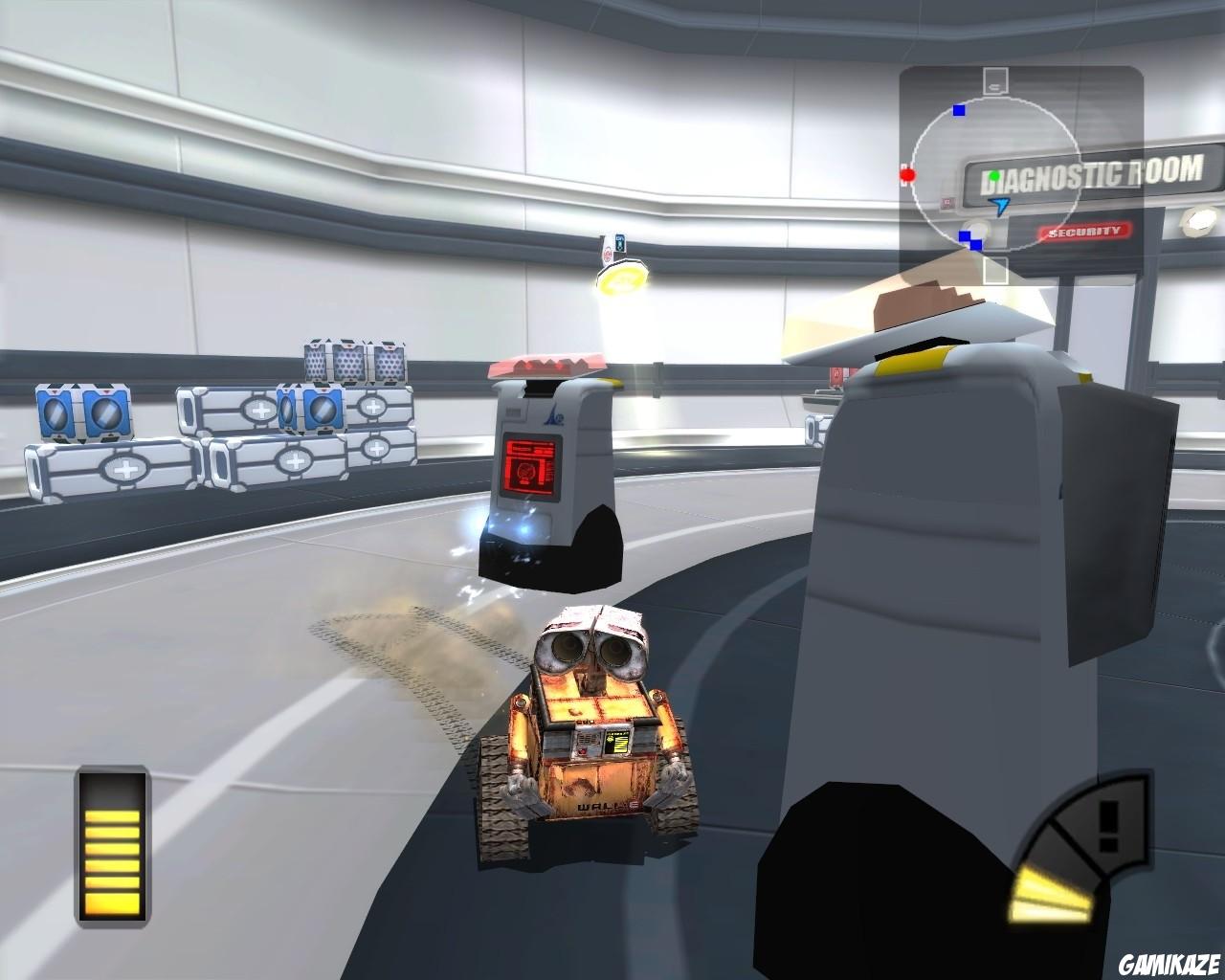Click the red enemy marker on the minimap

tap(908, 175)
